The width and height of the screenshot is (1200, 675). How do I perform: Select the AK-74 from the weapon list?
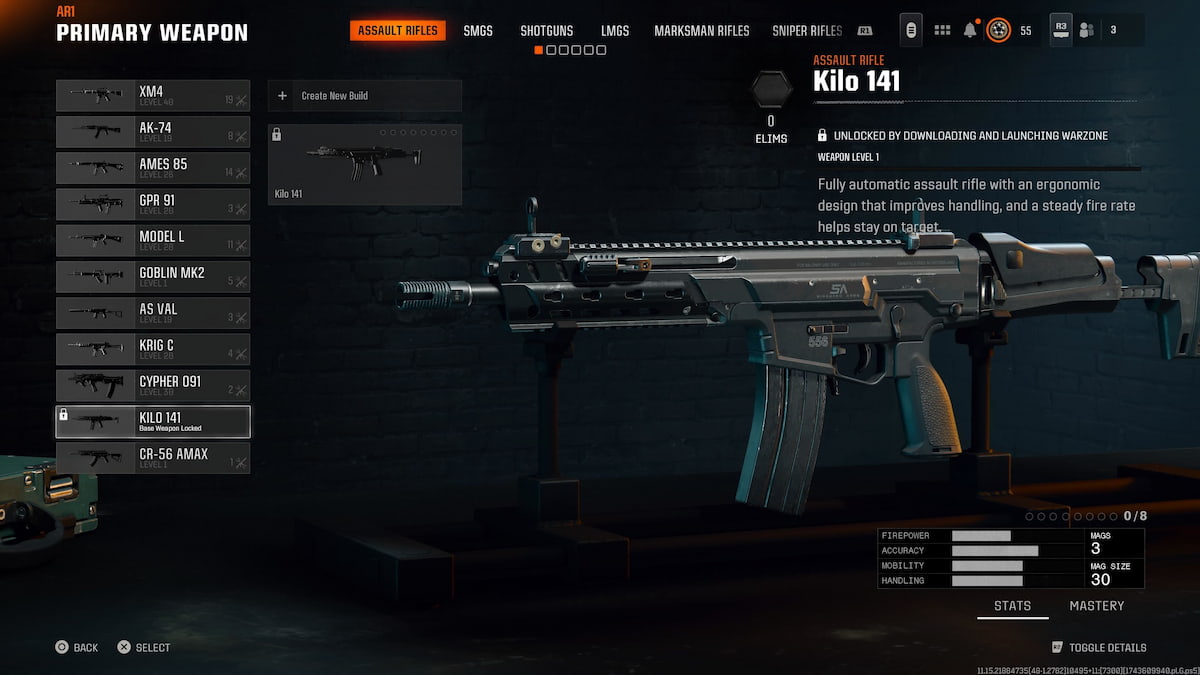tap(153, 132)
